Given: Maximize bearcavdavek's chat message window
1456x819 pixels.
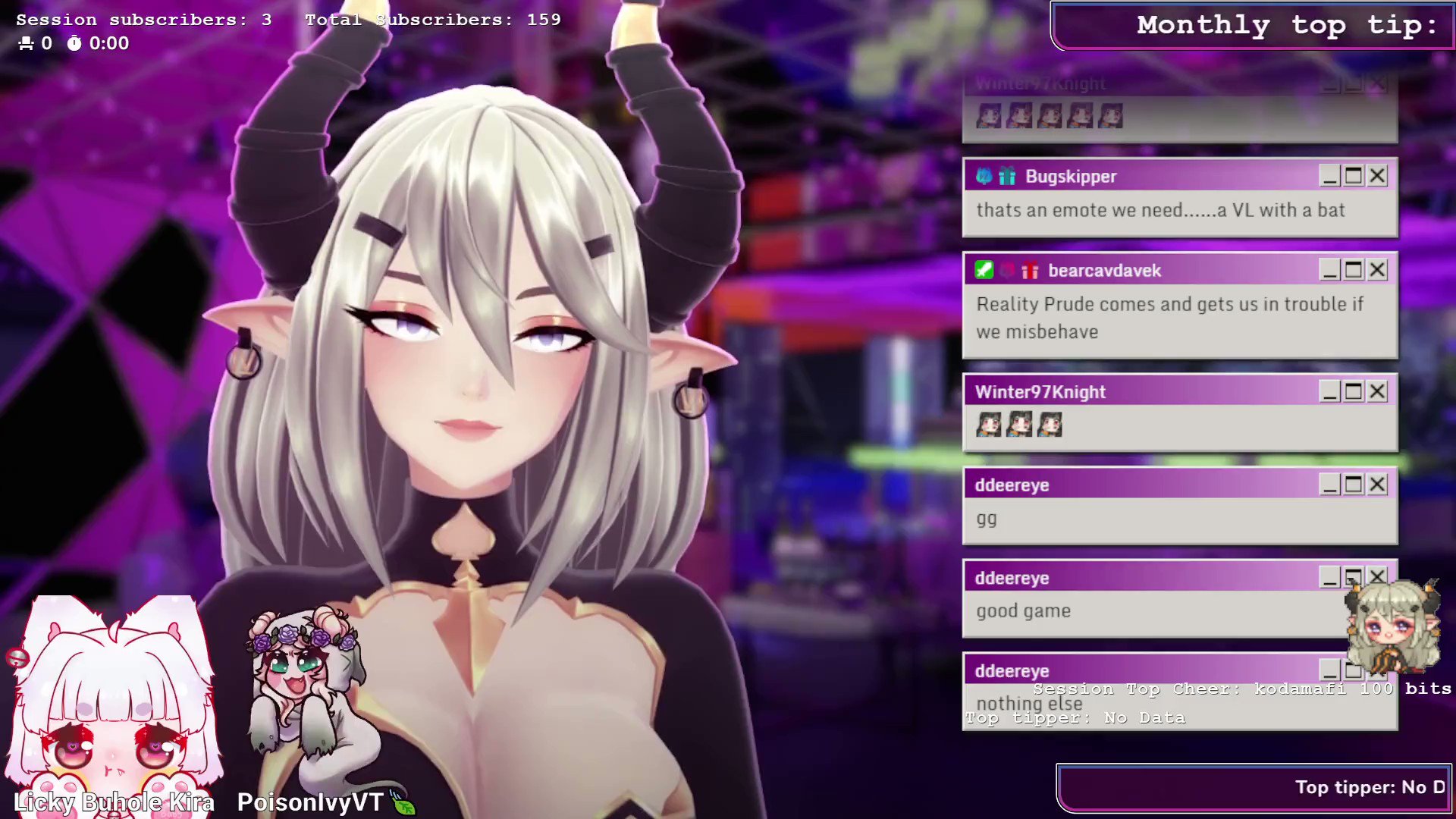Looking at the screenshot, I should 1354,270.
